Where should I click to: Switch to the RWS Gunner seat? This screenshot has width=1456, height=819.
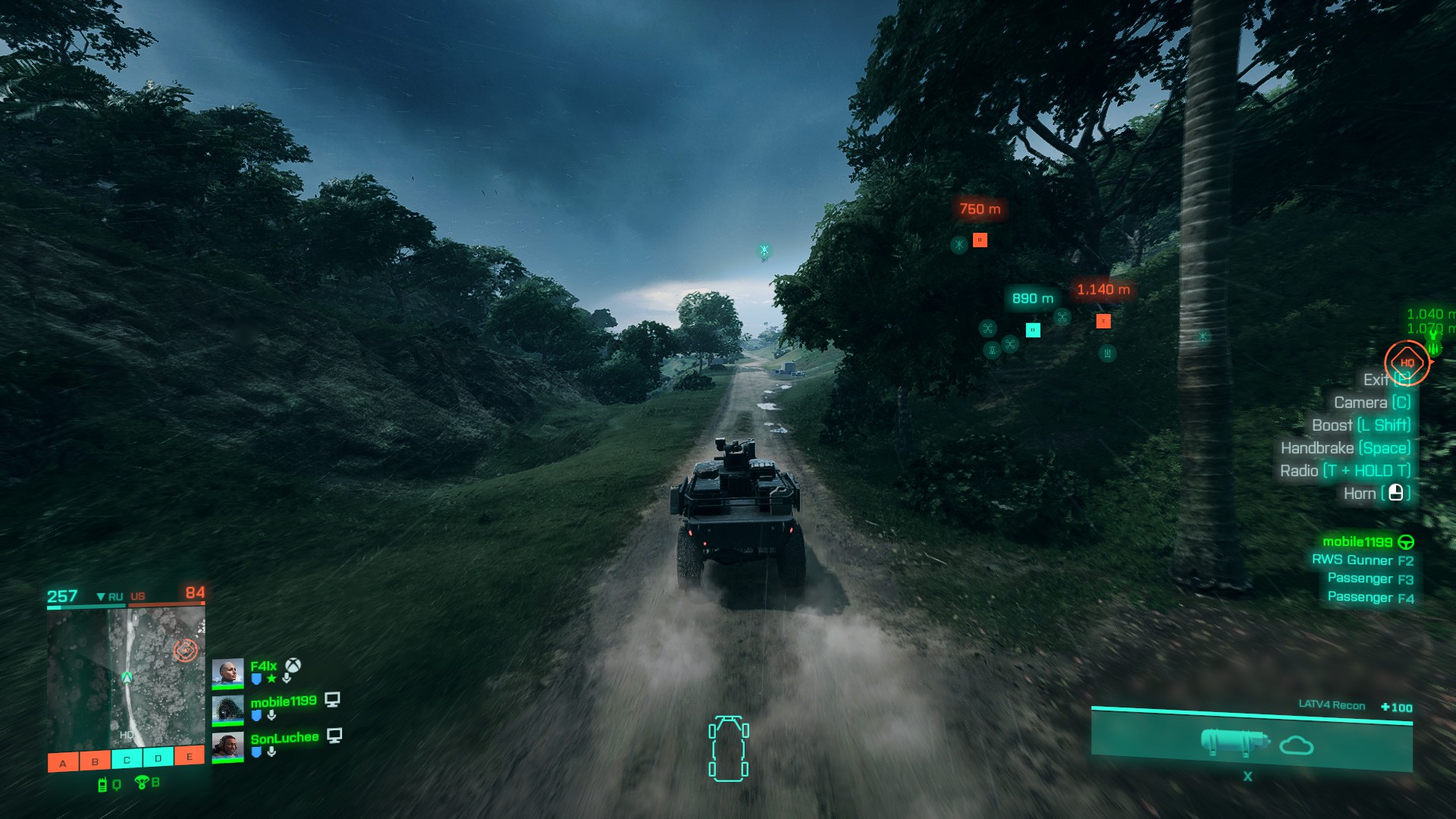(x=1362, y=560)
